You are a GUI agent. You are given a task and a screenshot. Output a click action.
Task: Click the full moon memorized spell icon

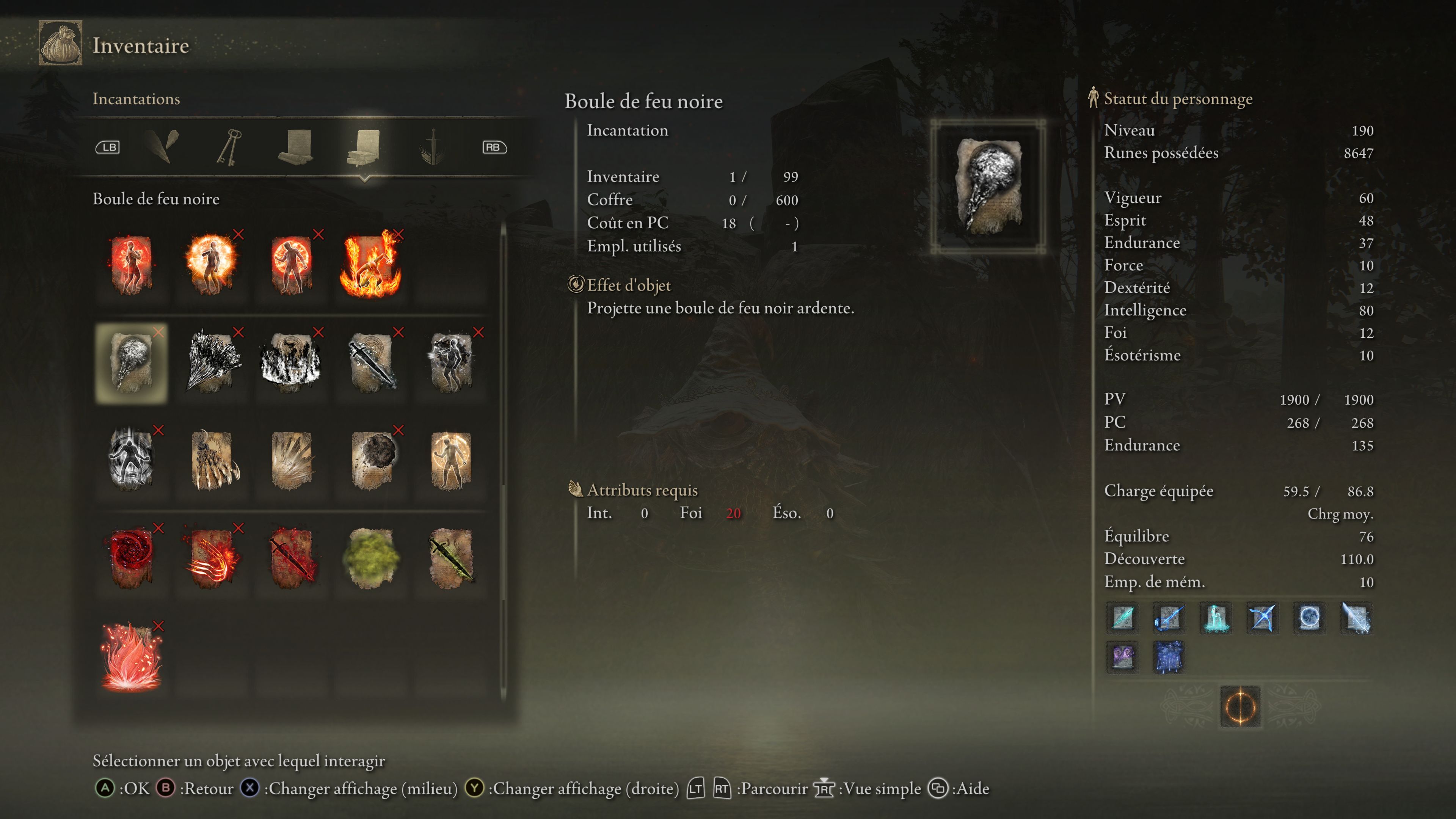point(1310,618)
